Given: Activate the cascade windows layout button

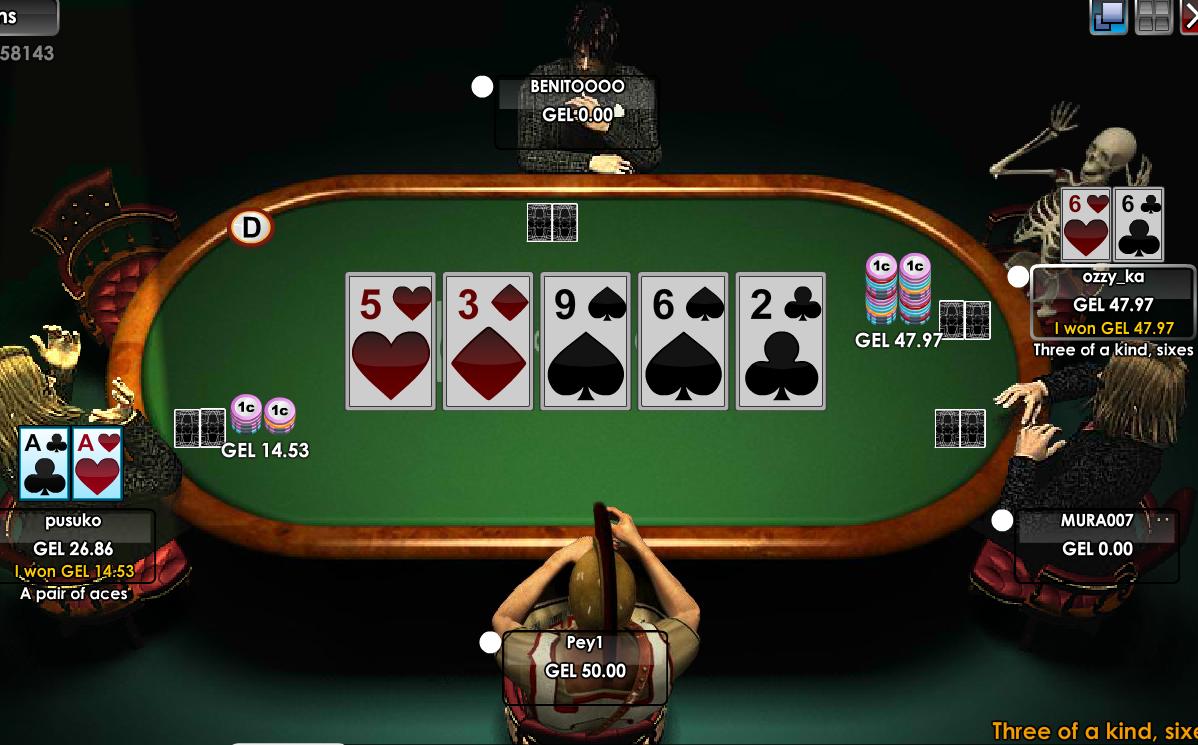Looking at the screenshot, I should [x=1109, y=17].
